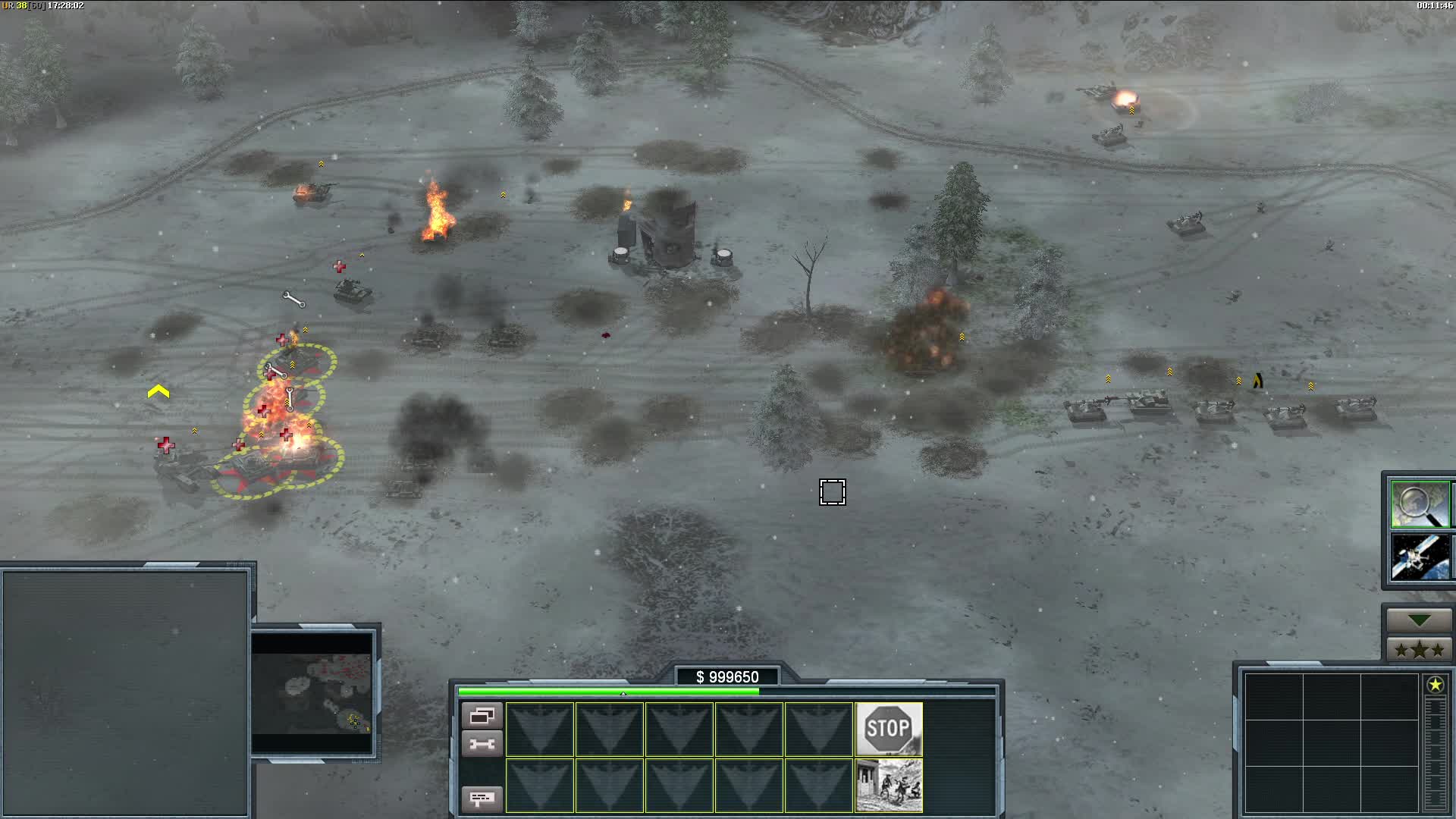
Task: Click the stacked-pages unit grouping icon
Action: [x=483, y=714]
